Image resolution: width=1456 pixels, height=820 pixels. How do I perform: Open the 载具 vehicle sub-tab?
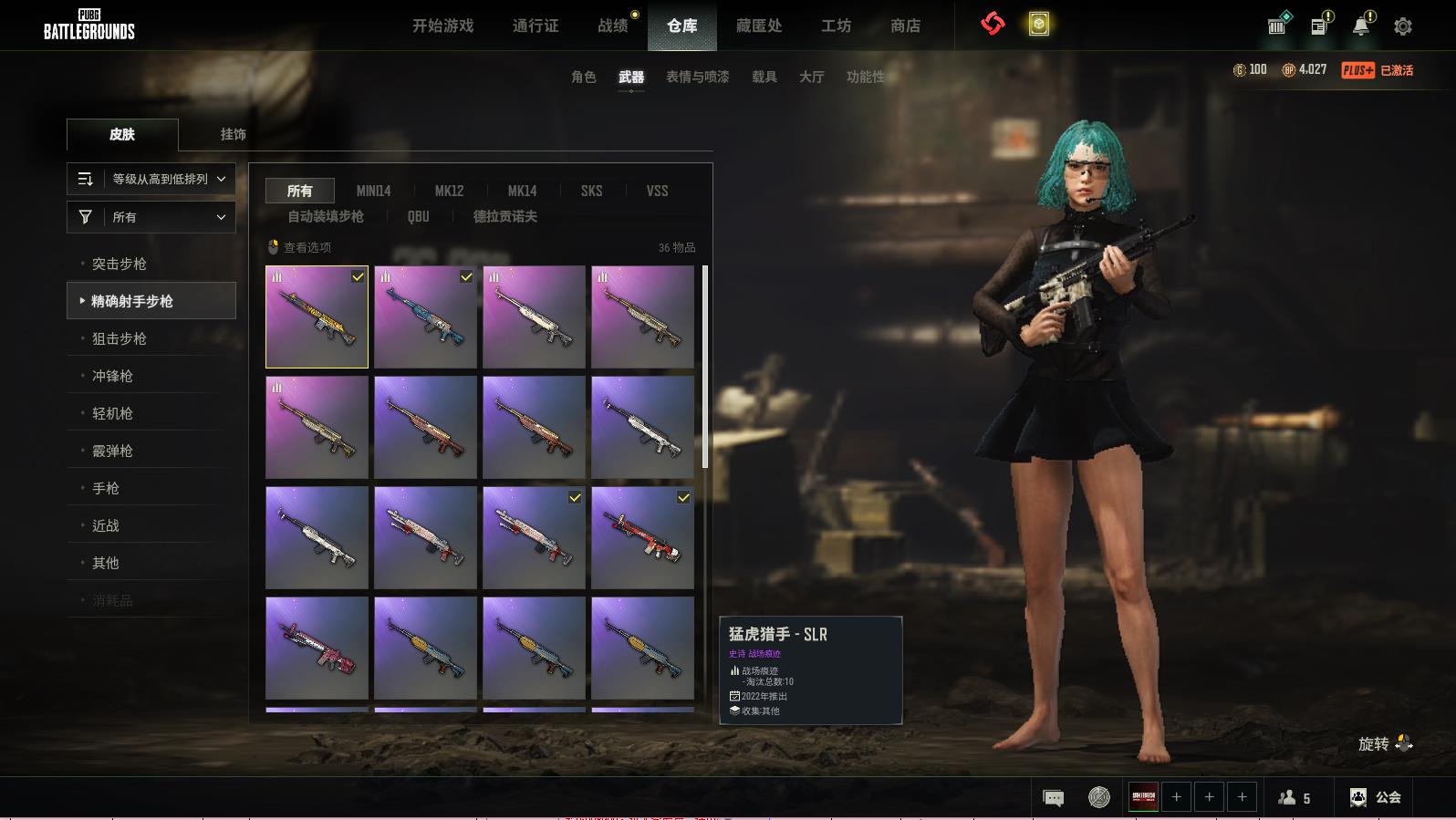click(764, 77)
